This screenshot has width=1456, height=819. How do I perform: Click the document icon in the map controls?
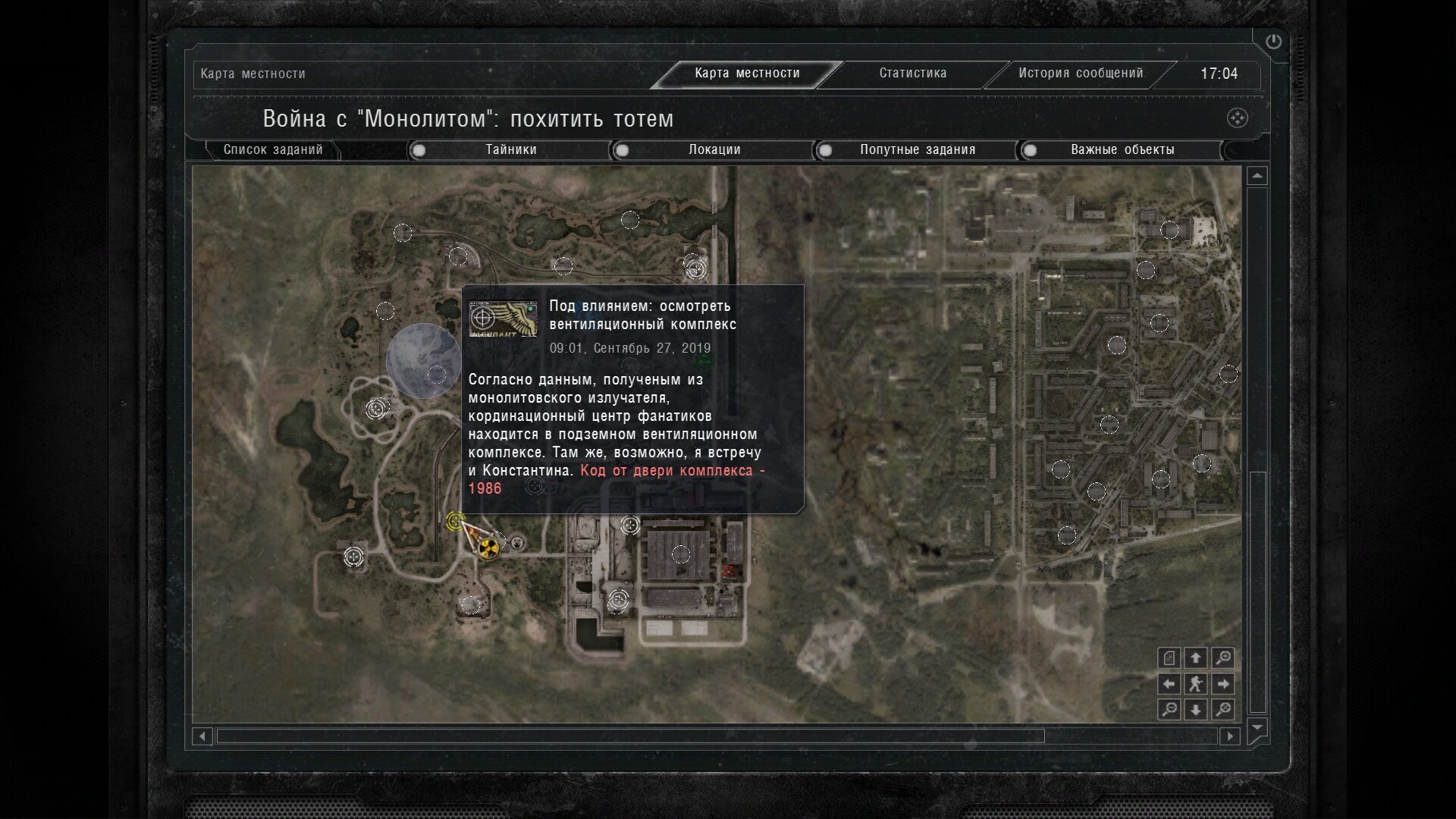pos(1169,658)
